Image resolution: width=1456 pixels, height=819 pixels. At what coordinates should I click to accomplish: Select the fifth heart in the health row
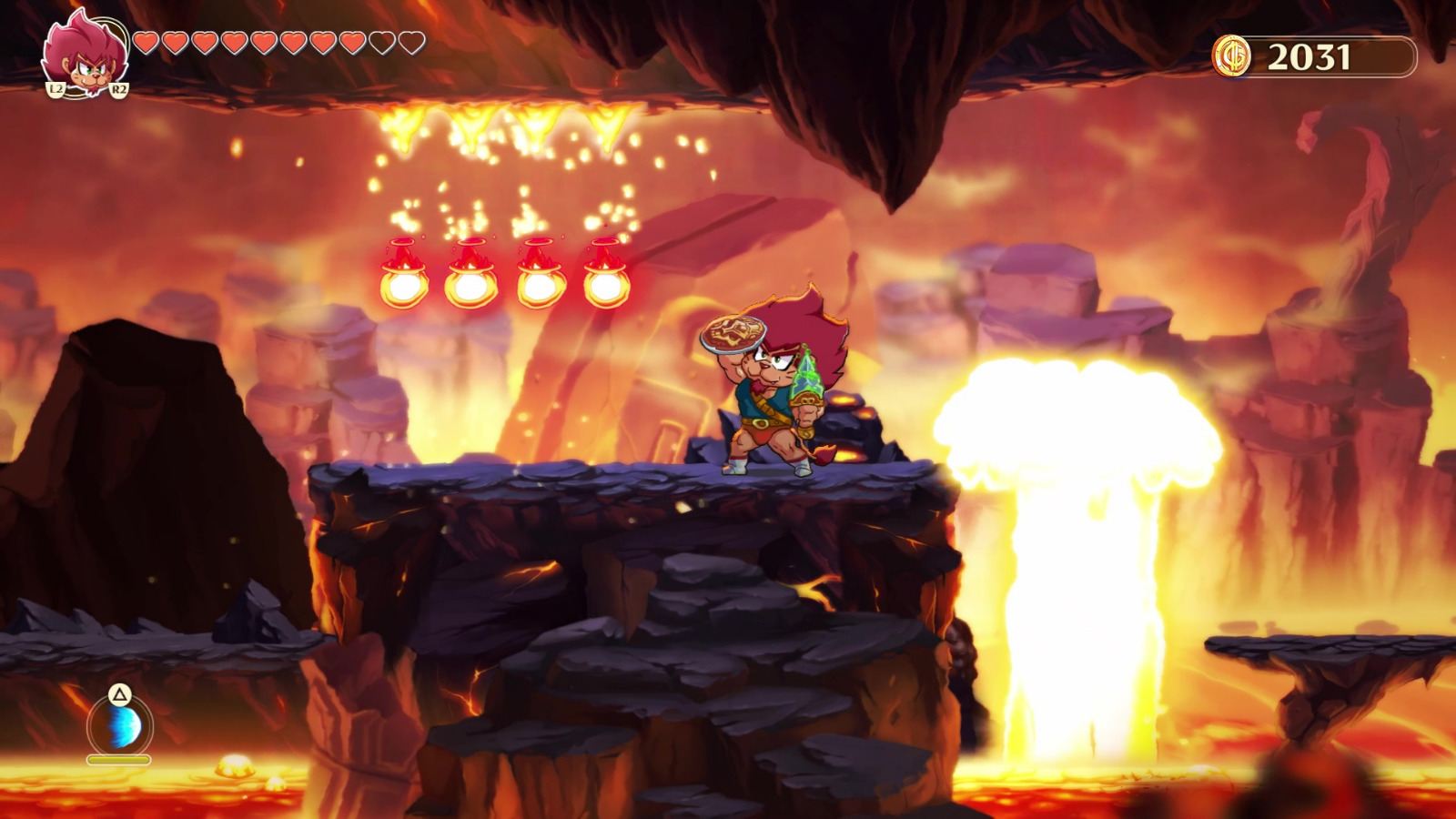264,43
